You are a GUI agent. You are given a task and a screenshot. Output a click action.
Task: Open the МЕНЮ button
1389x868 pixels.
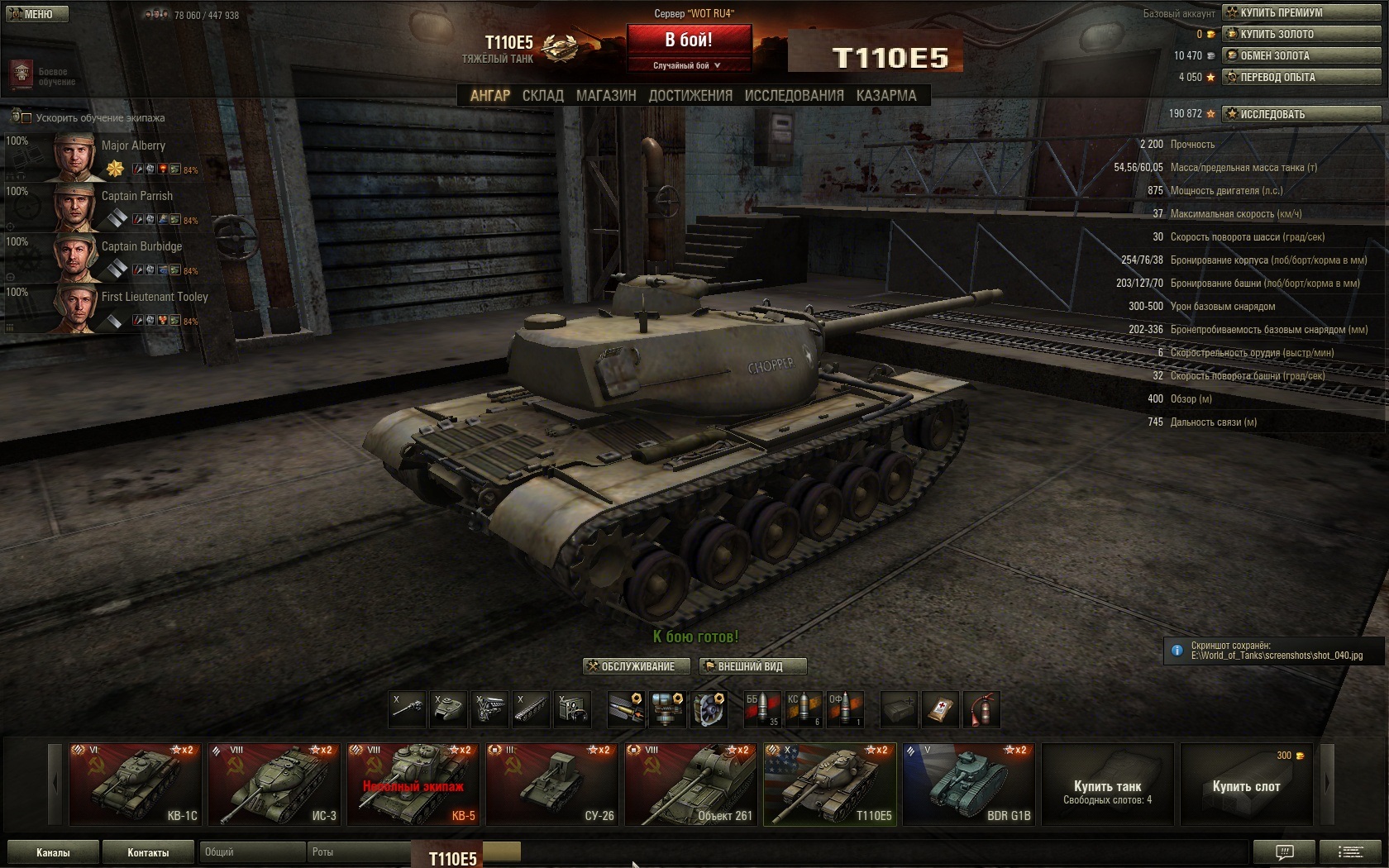(37, 14)
